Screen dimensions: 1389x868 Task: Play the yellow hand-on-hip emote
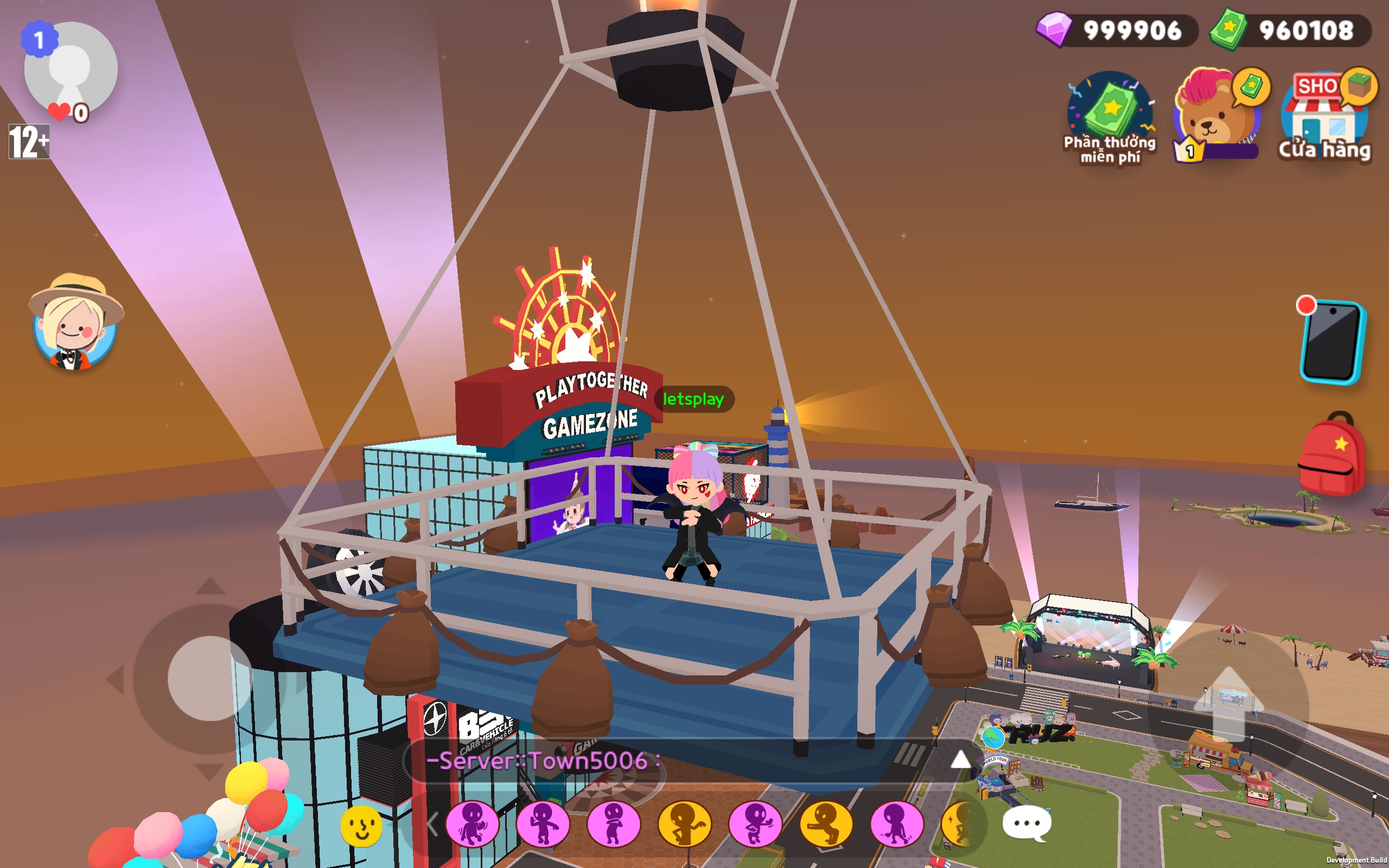tap(684, 825)
